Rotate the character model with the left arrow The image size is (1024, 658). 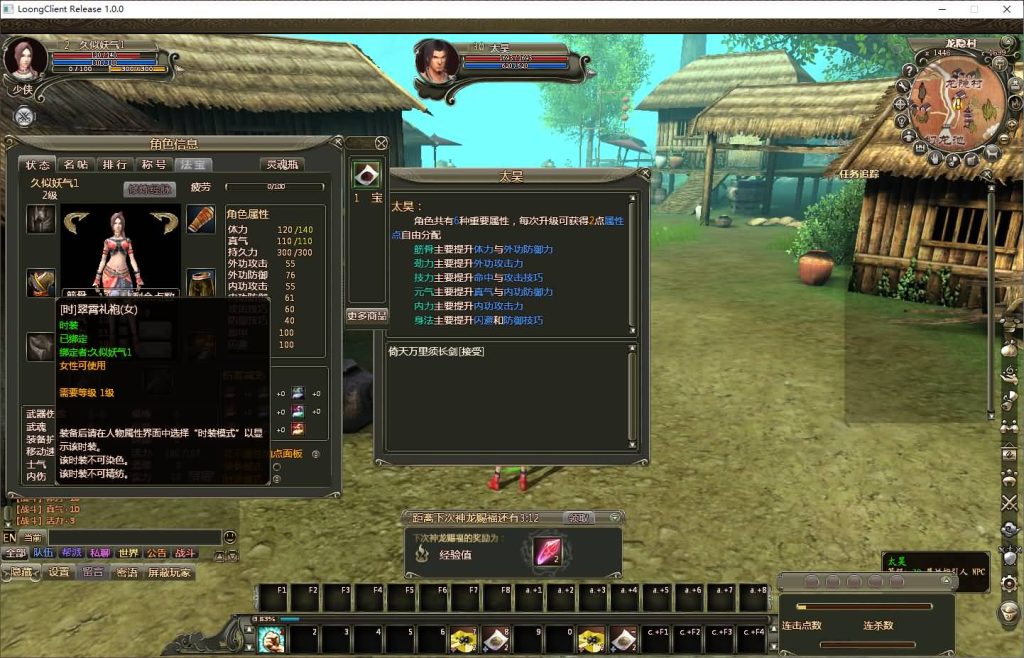77,219
